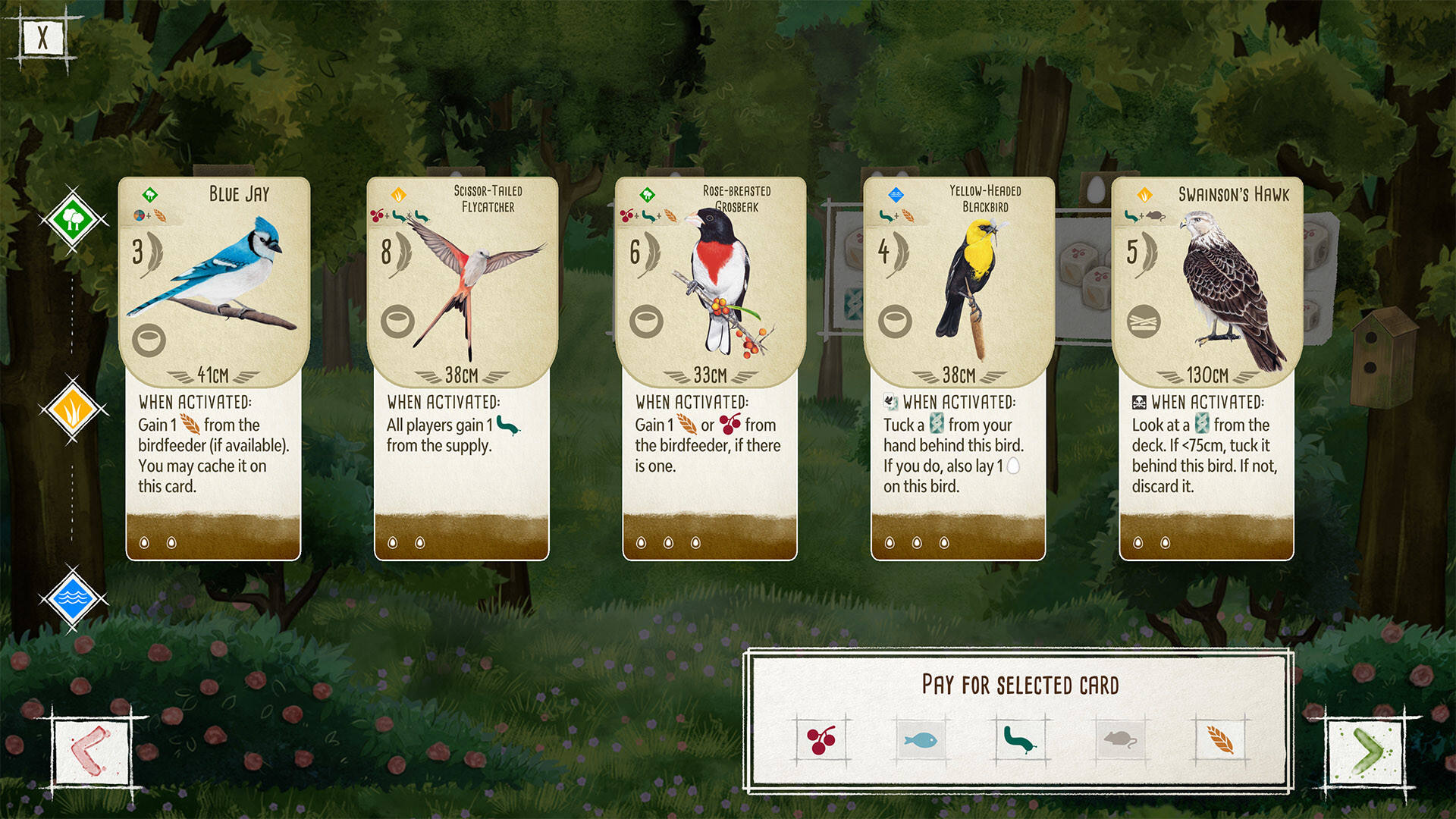This screenshot has height=819, width=1456.
Task: Pay with the green worm food token
Action: [1020, 739]
